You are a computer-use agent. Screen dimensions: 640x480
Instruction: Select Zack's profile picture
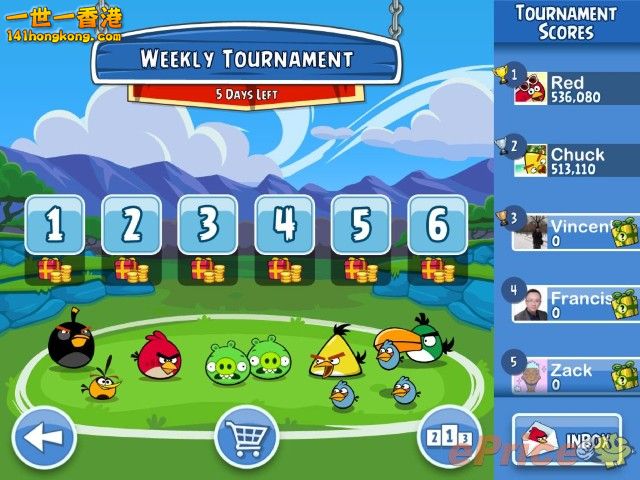530,377
